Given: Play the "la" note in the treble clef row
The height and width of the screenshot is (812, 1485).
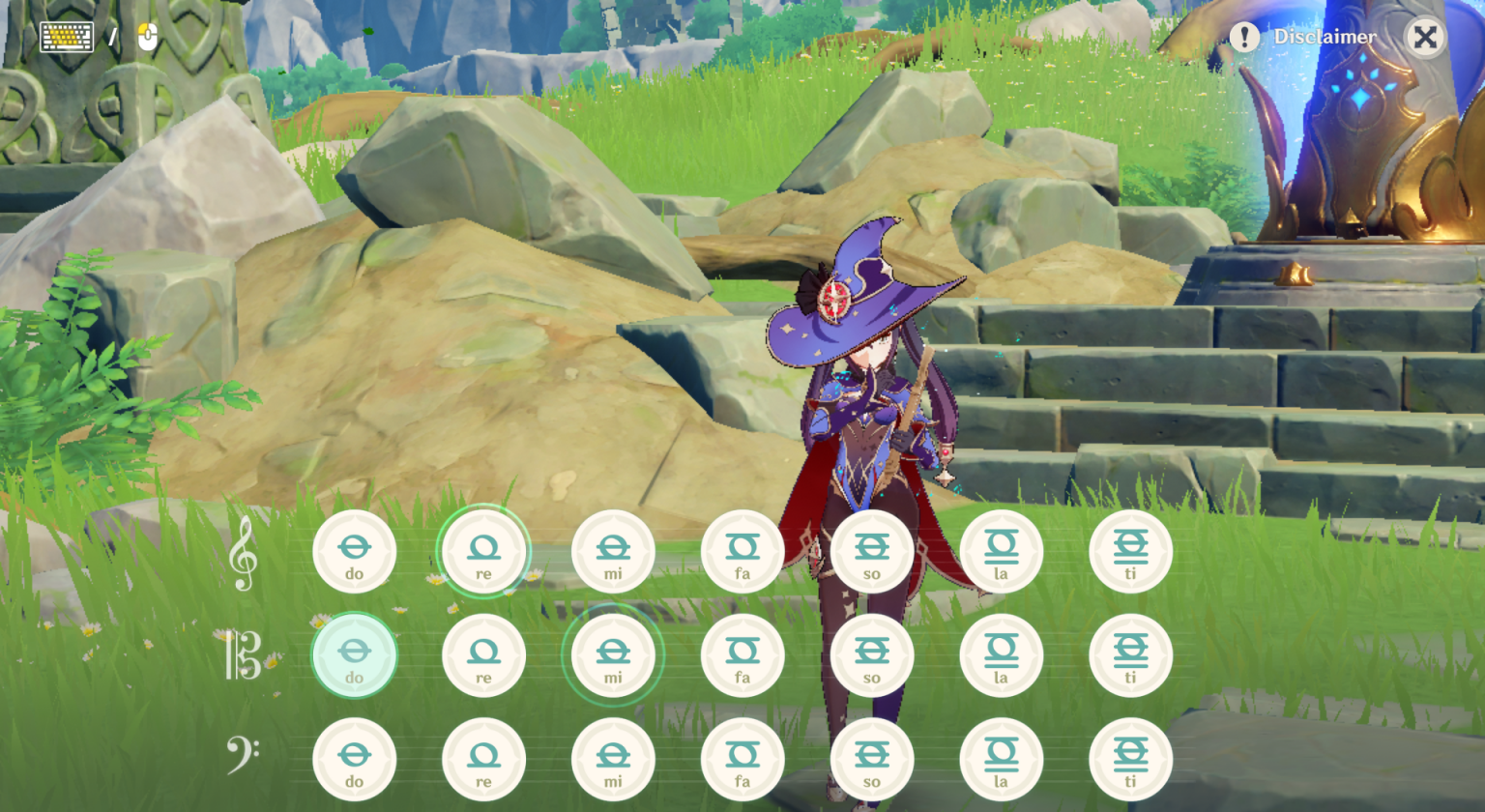Looking at the screenshot, I should [x=1003, y=551].
